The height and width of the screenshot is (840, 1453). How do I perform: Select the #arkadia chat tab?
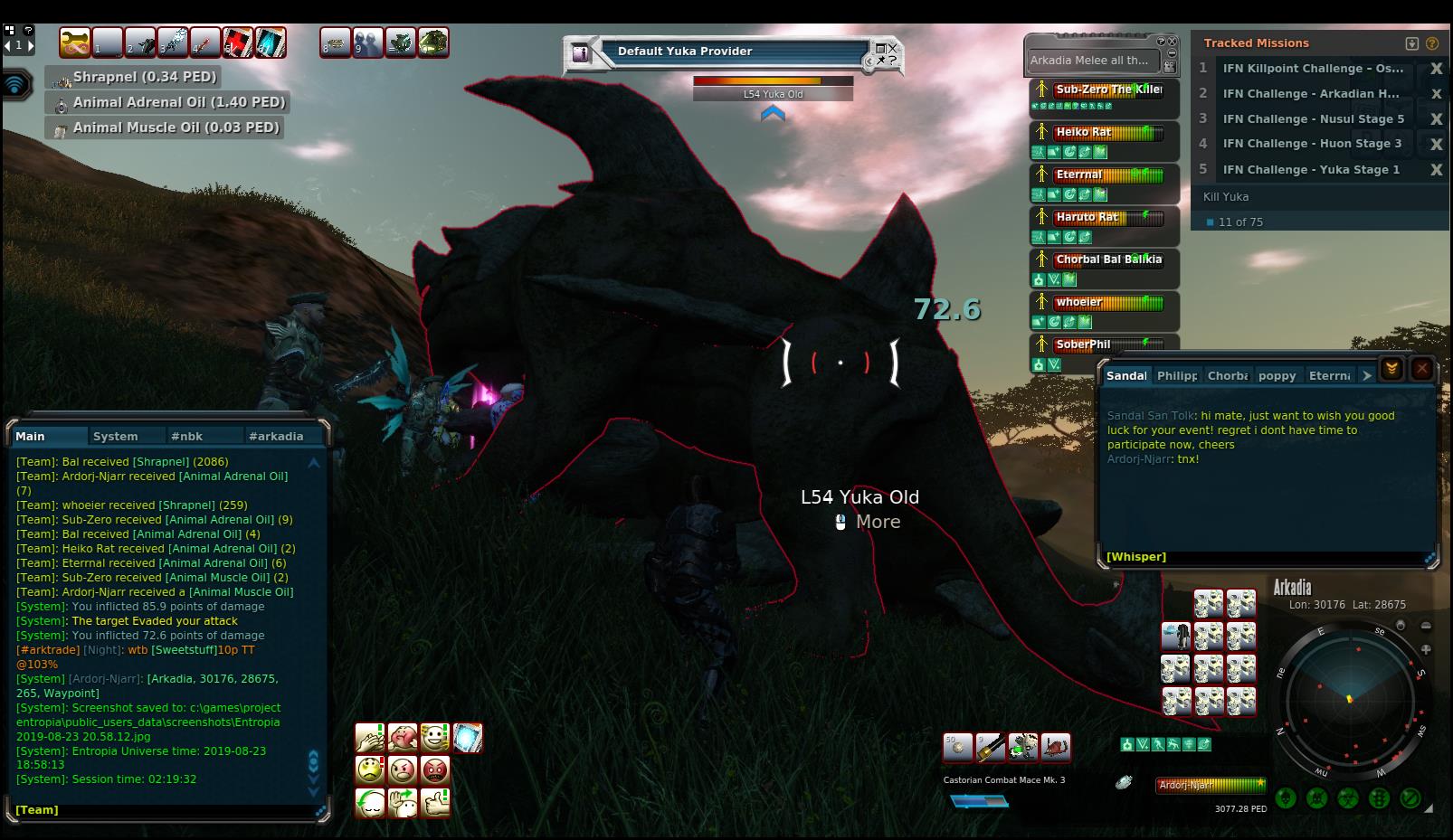tap(276, 436)
